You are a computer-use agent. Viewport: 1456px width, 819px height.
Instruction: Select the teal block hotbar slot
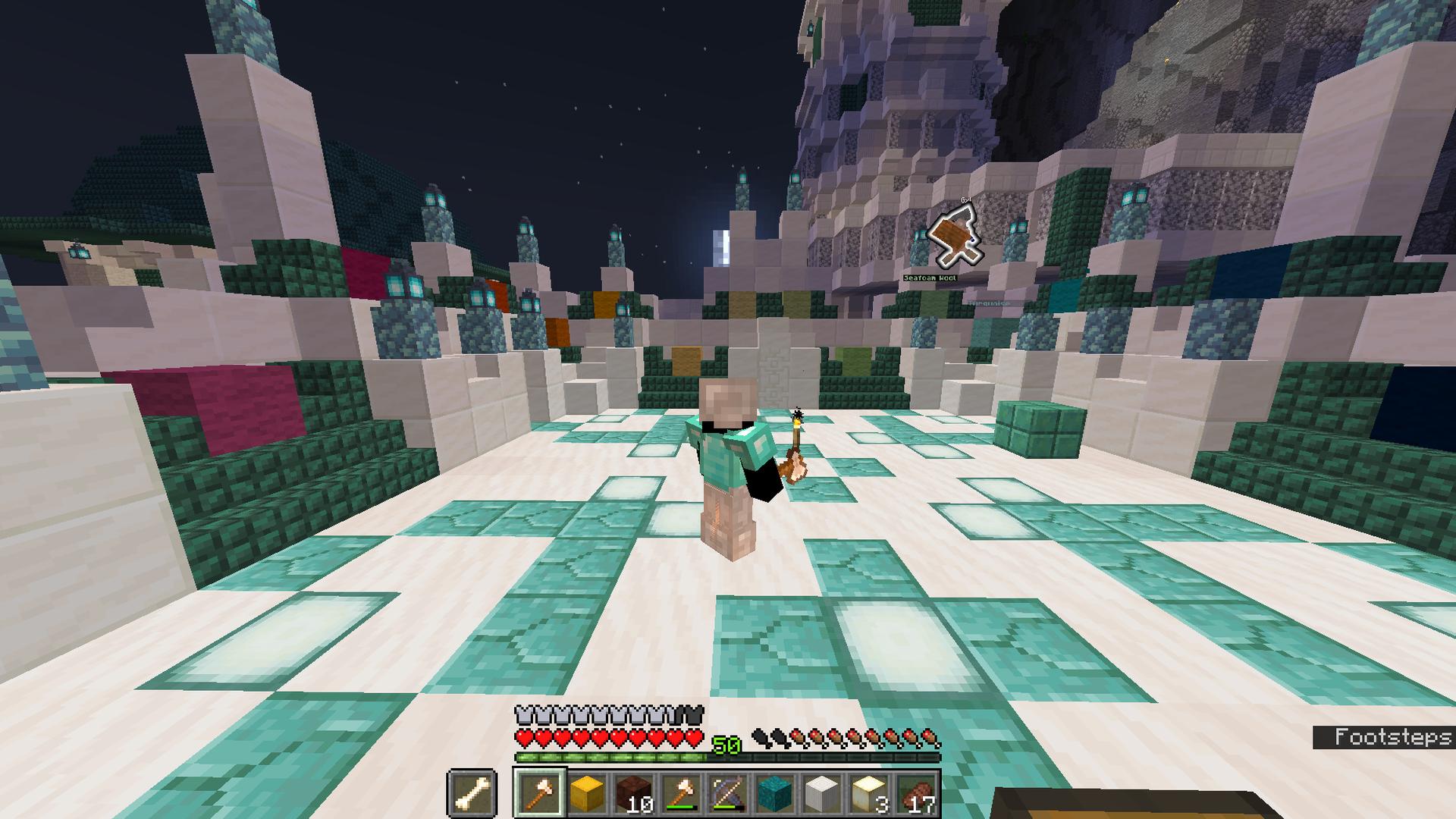pos(773,794)
